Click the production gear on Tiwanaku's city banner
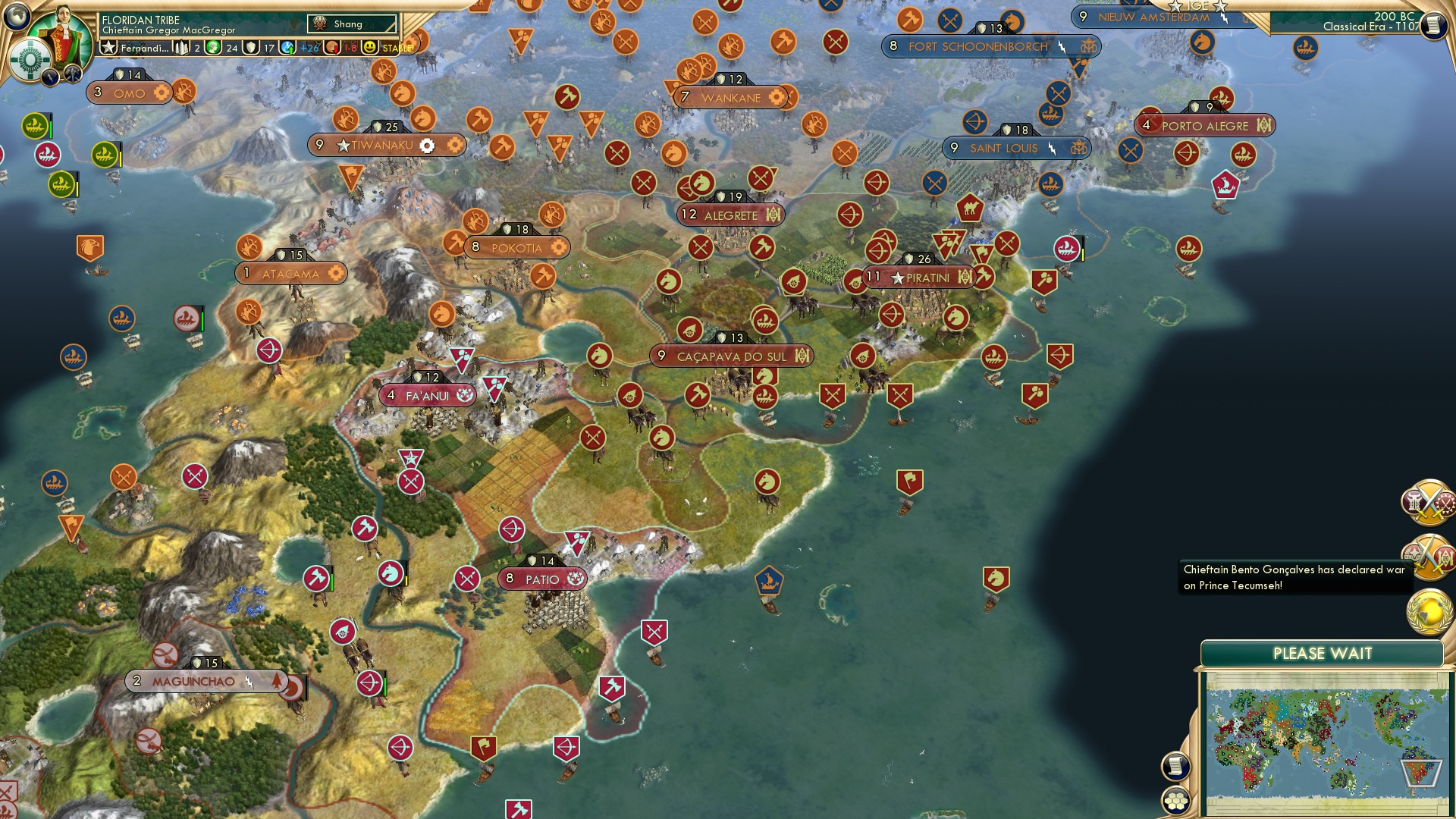The width and height of the screenshot is (1456, 819). 428,144
